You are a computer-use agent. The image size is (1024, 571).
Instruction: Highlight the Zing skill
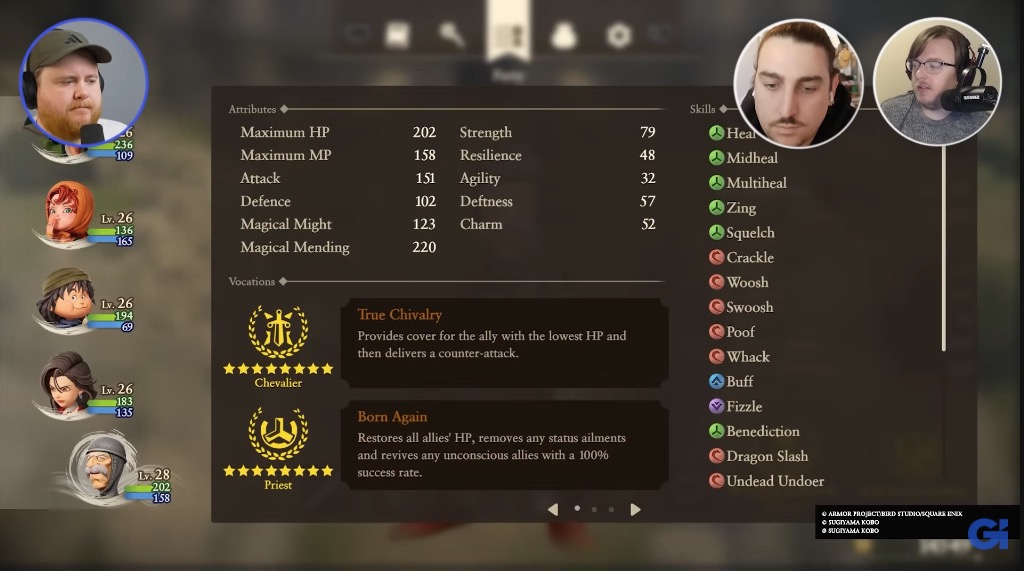click(740, 208)
